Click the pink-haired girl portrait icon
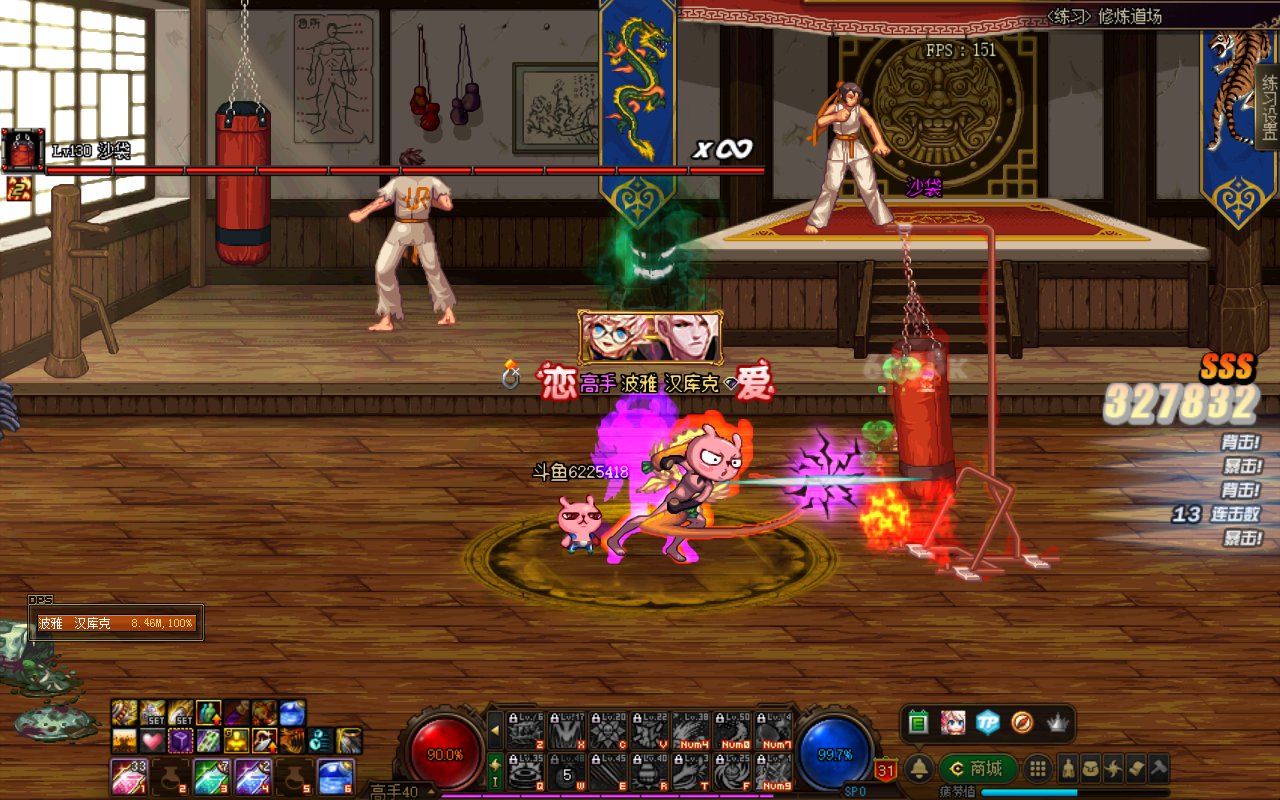Screen dimensions: 1280x800 (x=953, y=722)
